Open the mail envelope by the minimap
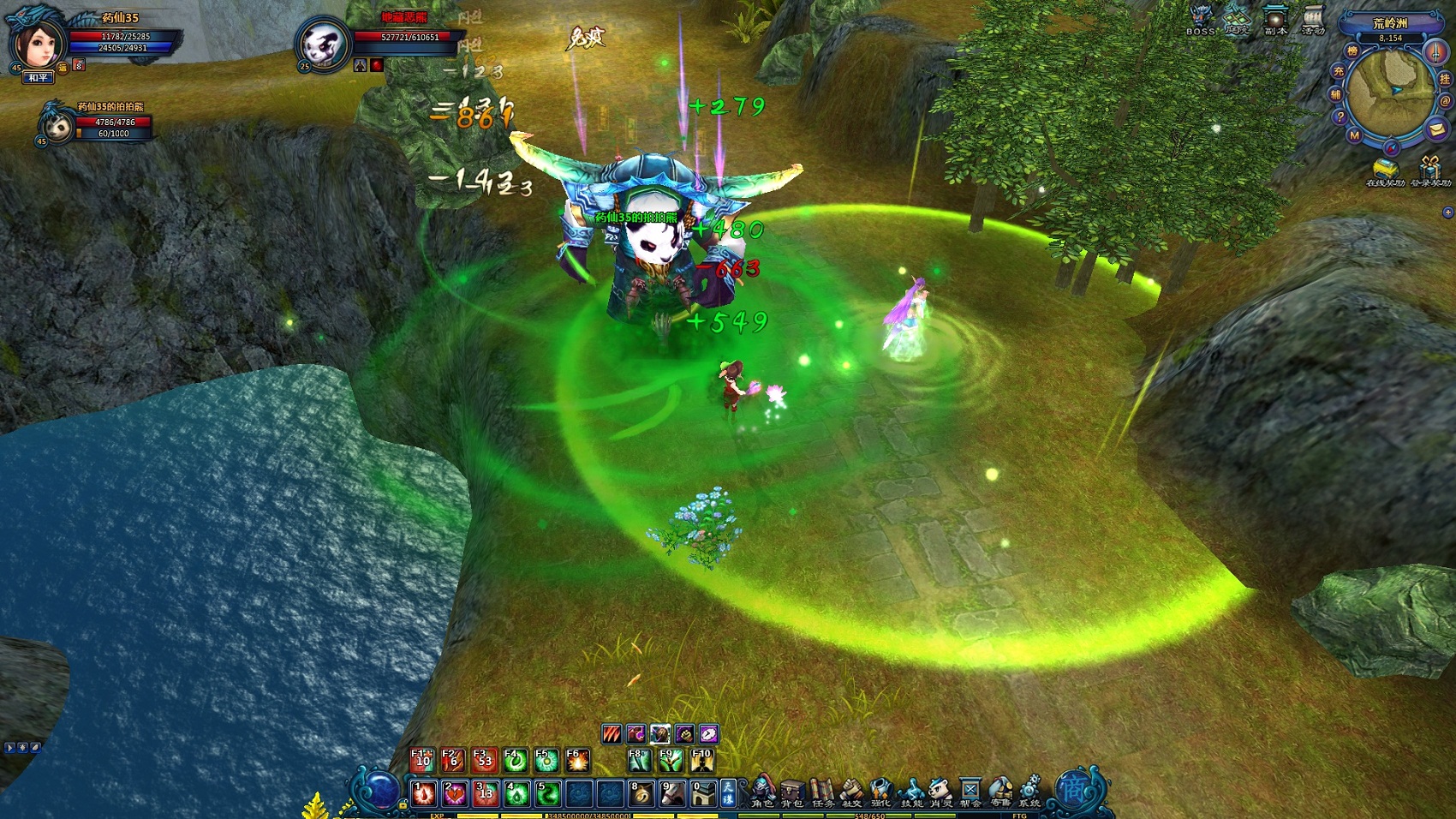 [x=1436, y=129]
